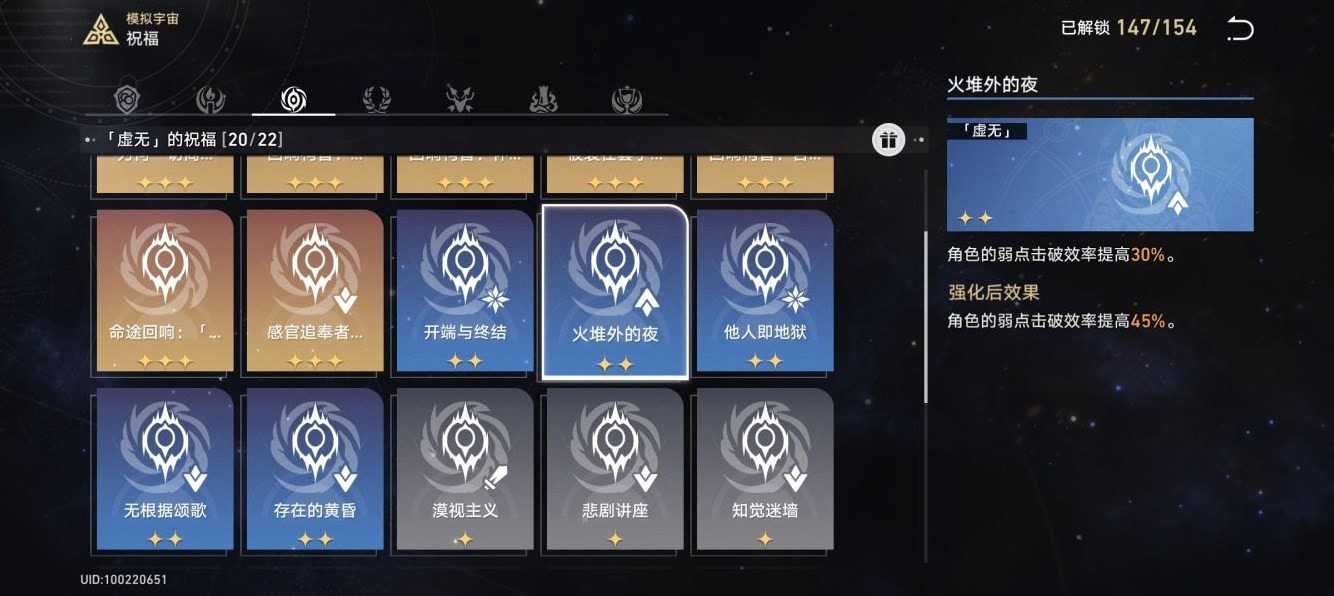
Task: Select the 他人即地狱 blessing card
Action: coord(765,290)
